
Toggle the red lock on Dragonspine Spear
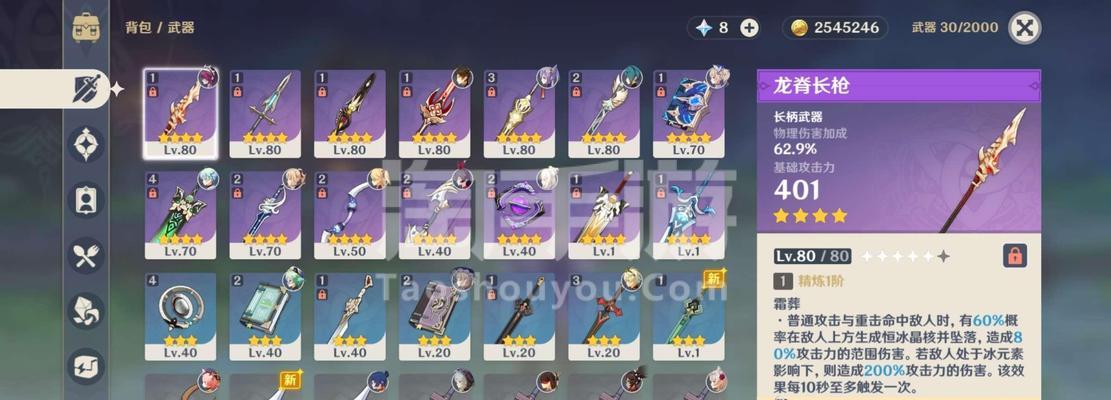[1015, 255]
